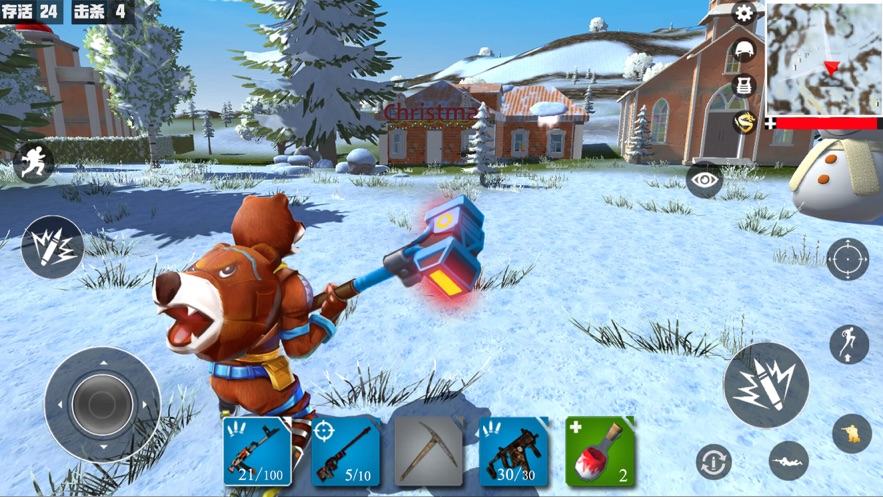Screen dimensions: 883x497
Task: Go prone with the lying figure button
Action: pyautogui.click(x=788, y=460)
